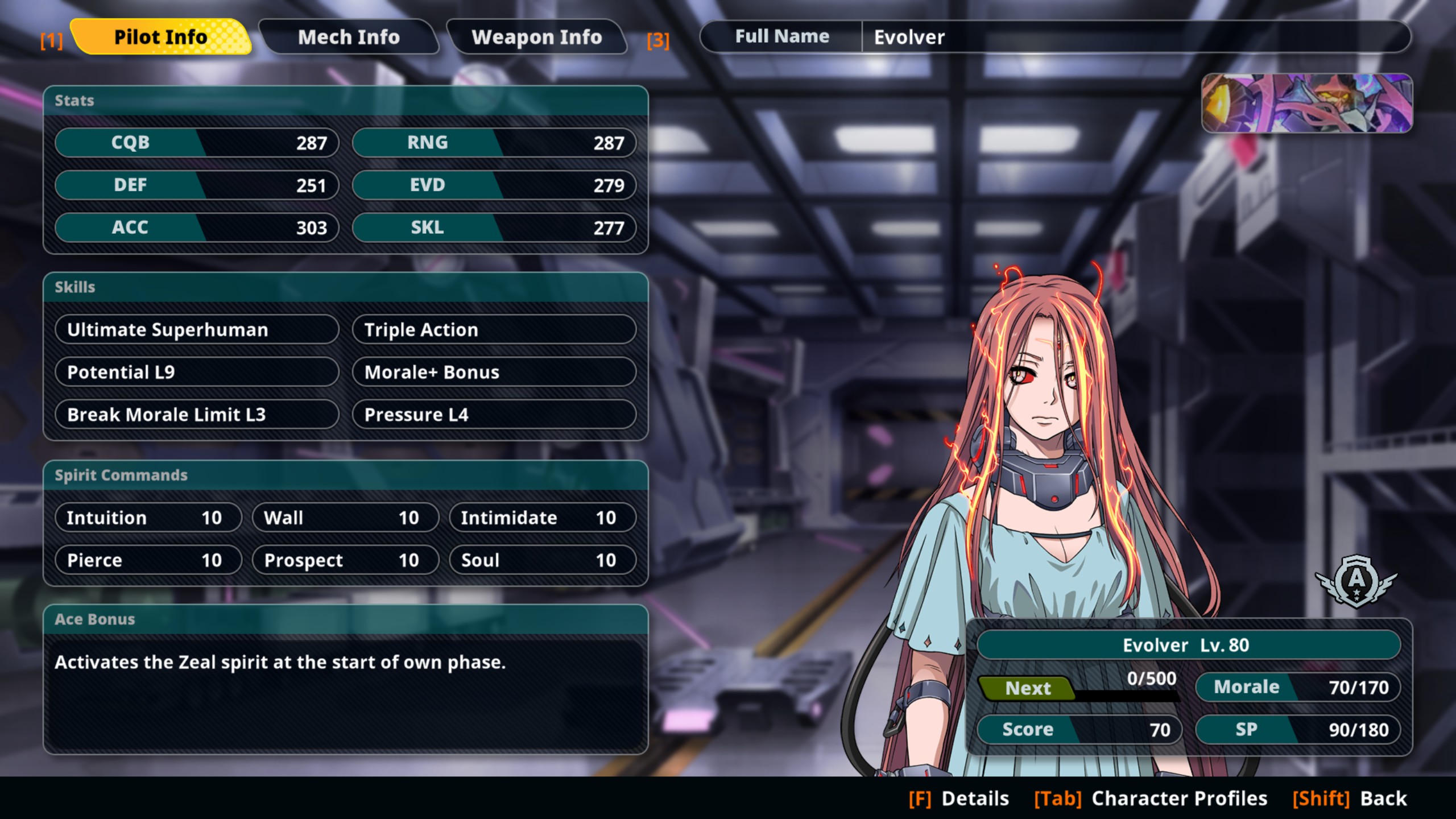Show Details for this pilot

[959, 799]
